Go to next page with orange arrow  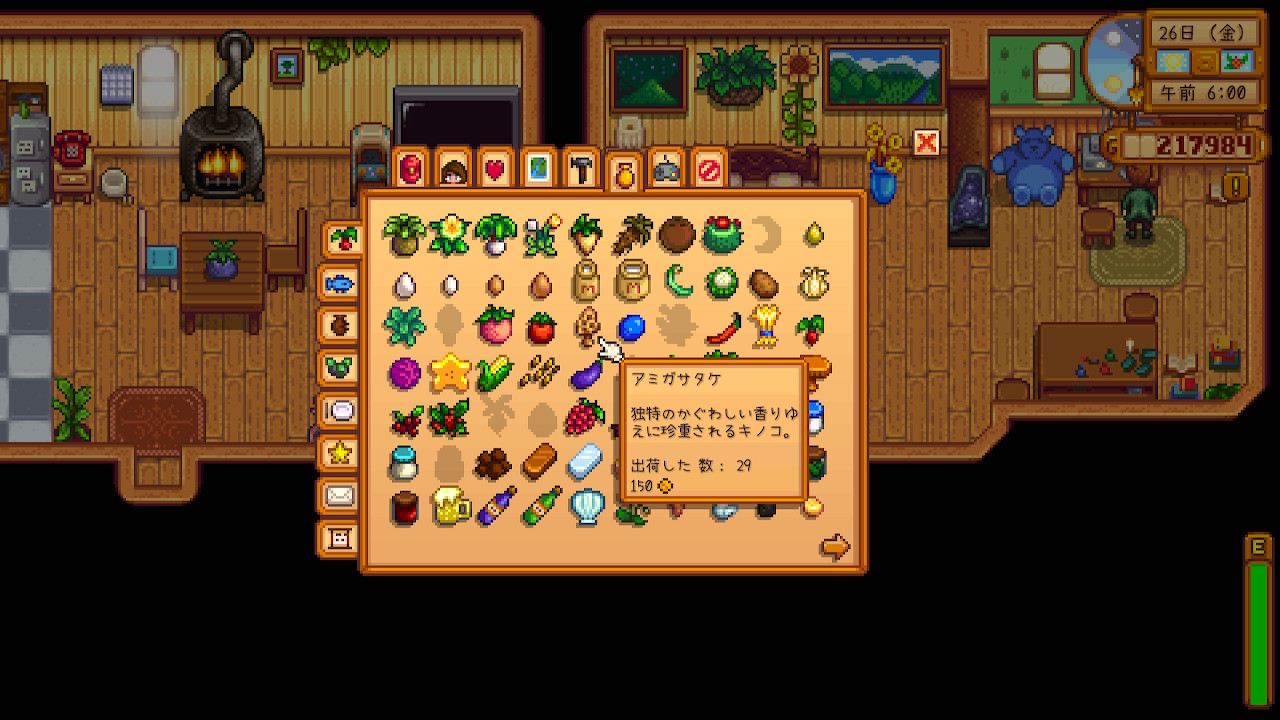coord(834,547)
